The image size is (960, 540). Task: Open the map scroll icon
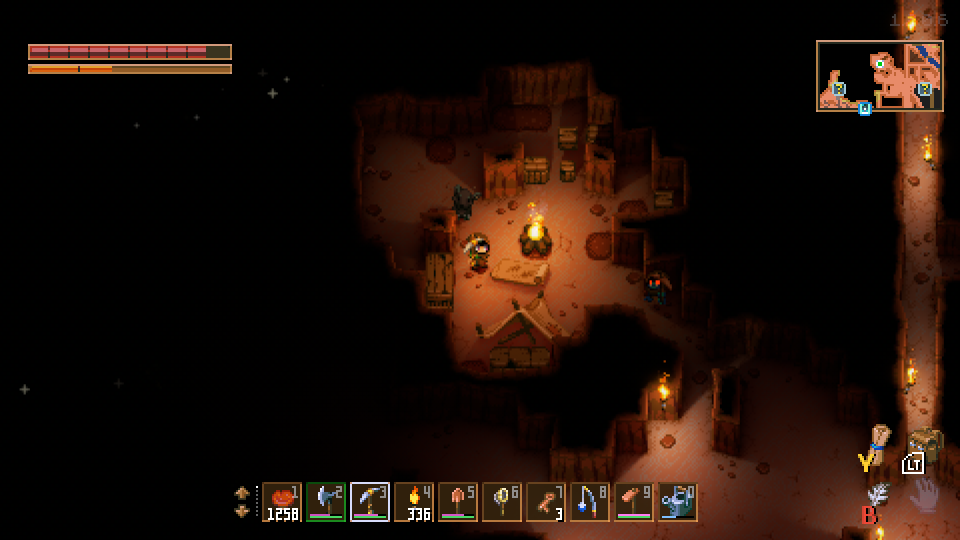pos(879,437)
